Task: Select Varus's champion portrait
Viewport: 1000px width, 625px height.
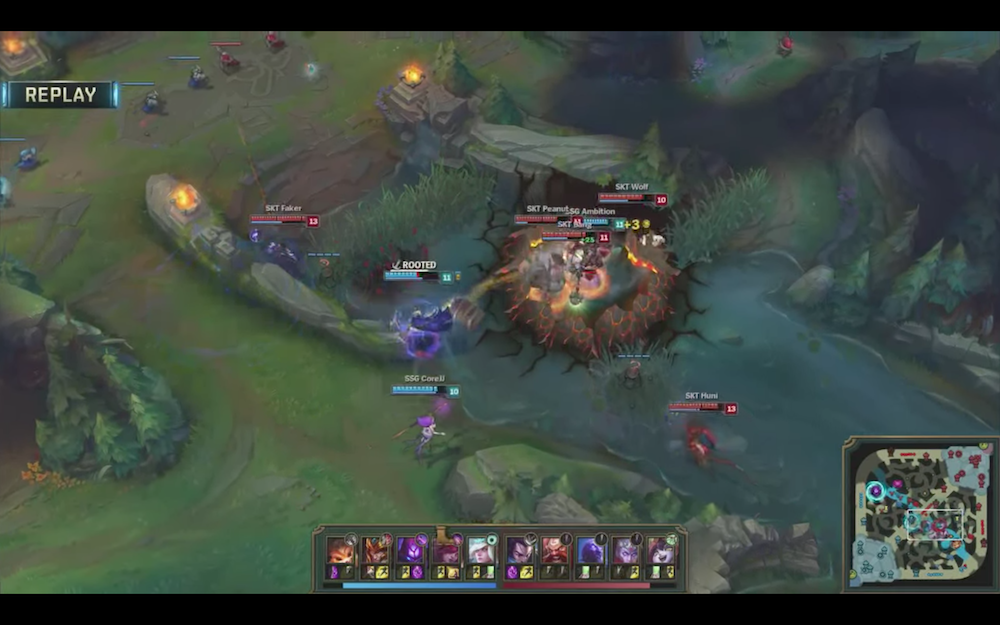Action: point(625,551)
